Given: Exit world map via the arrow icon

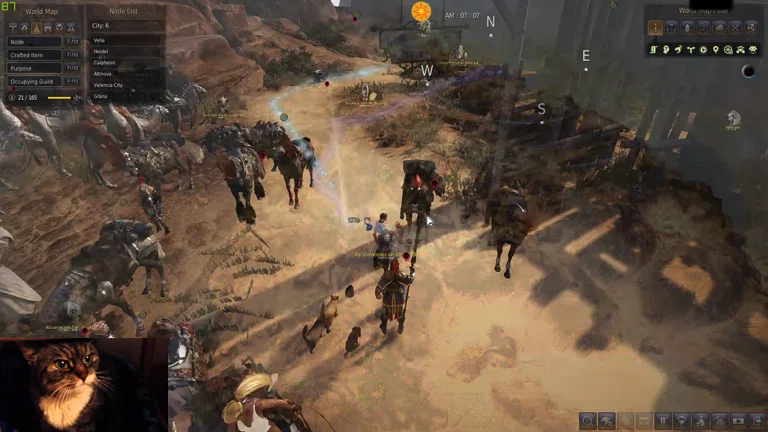Looking at the screenshot, I should pyautogui.click(x=756, y=421).
